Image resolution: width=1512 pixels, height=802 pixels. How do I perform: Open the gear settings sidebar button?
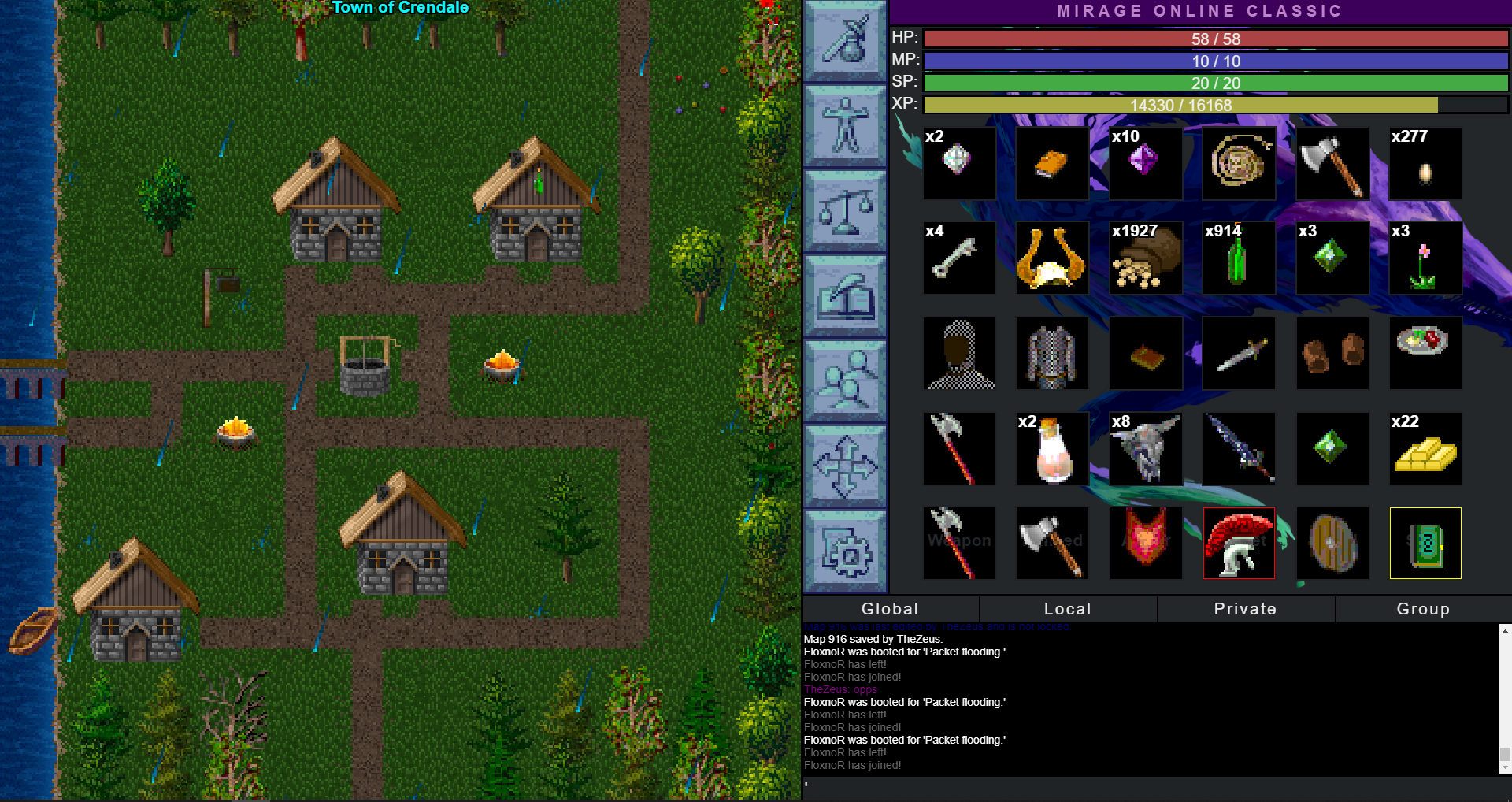click(845, 551)
